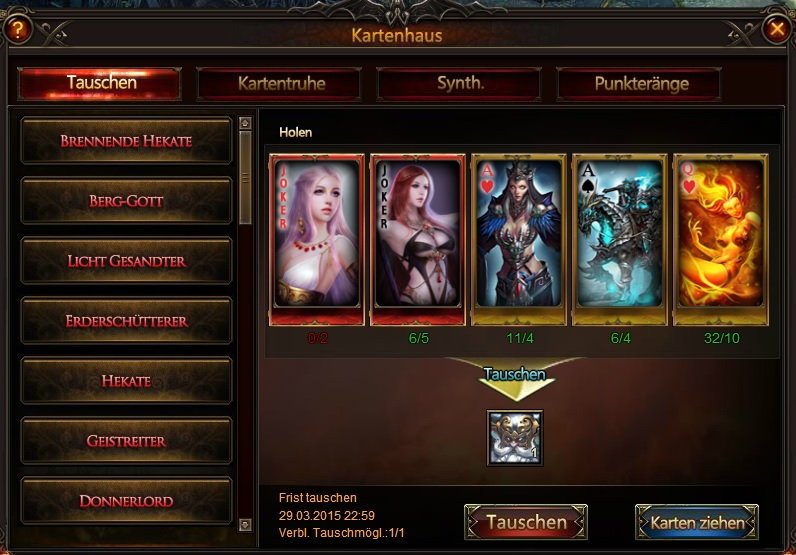796x555 pixels.
Task: Choose the Ace of Spades card
Action: [619, 238]
